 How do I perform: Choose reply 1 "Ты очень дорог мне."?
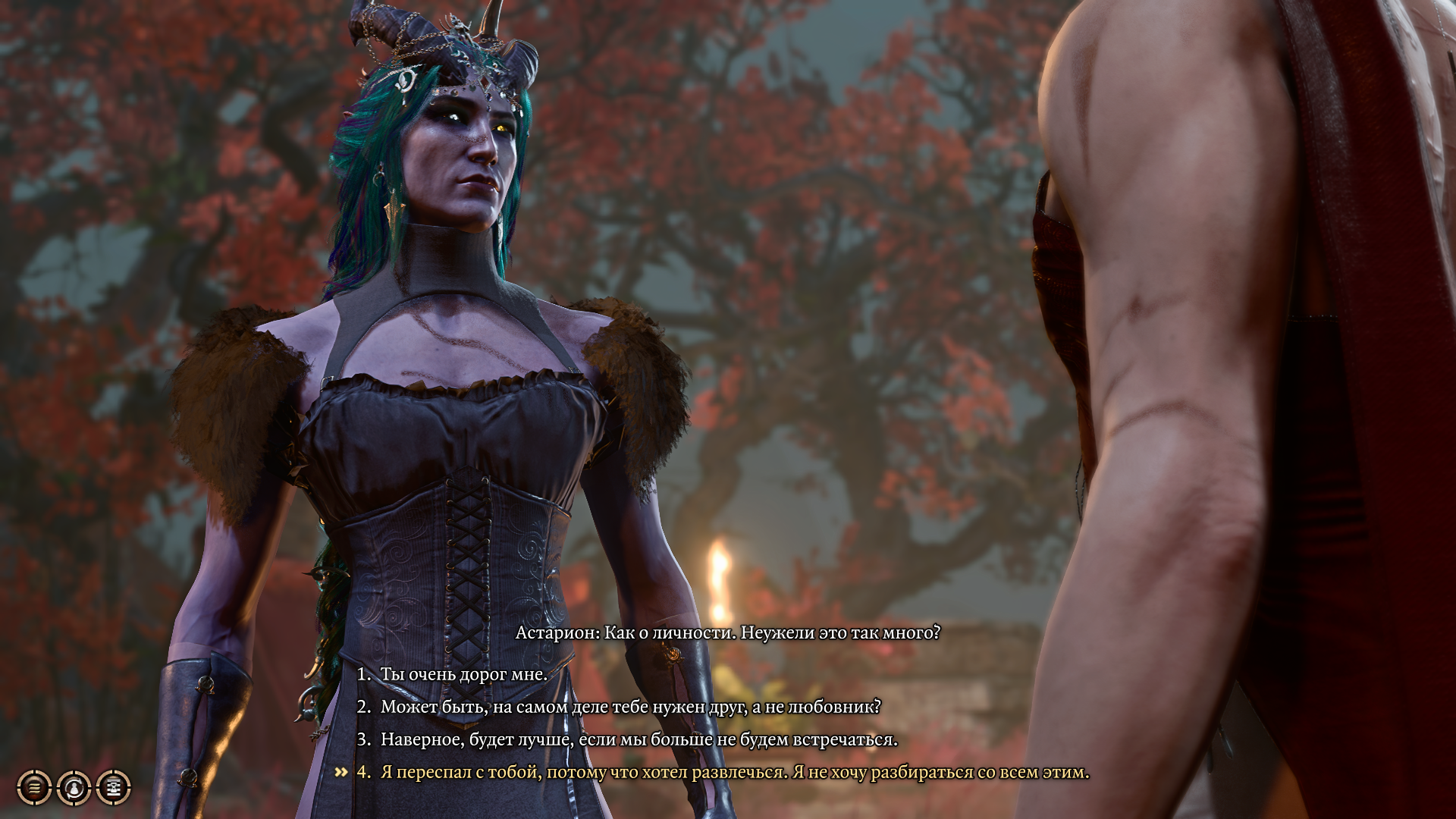point(463,674)
